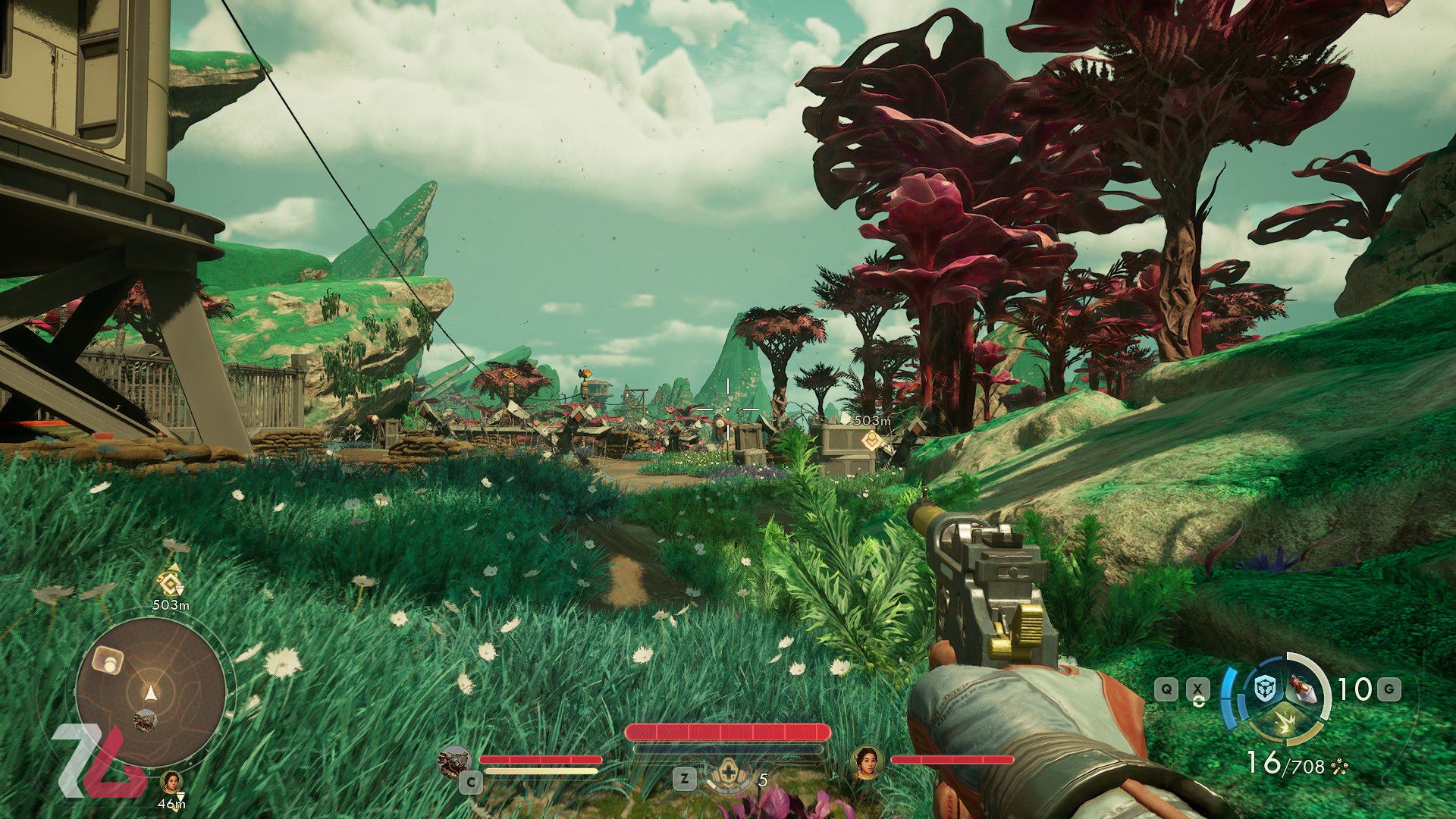Click the medical inhaler icon beside the Z keybind
The height and width of the screenshot is (819, 1456).
[x=728, y=773]
